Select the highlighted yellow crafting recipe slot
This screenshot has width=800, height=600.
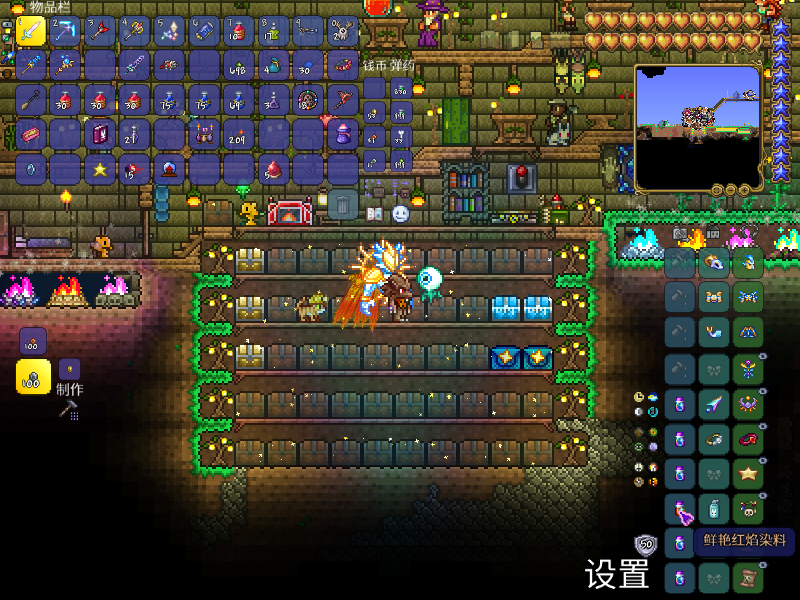[x=33, y=377]
